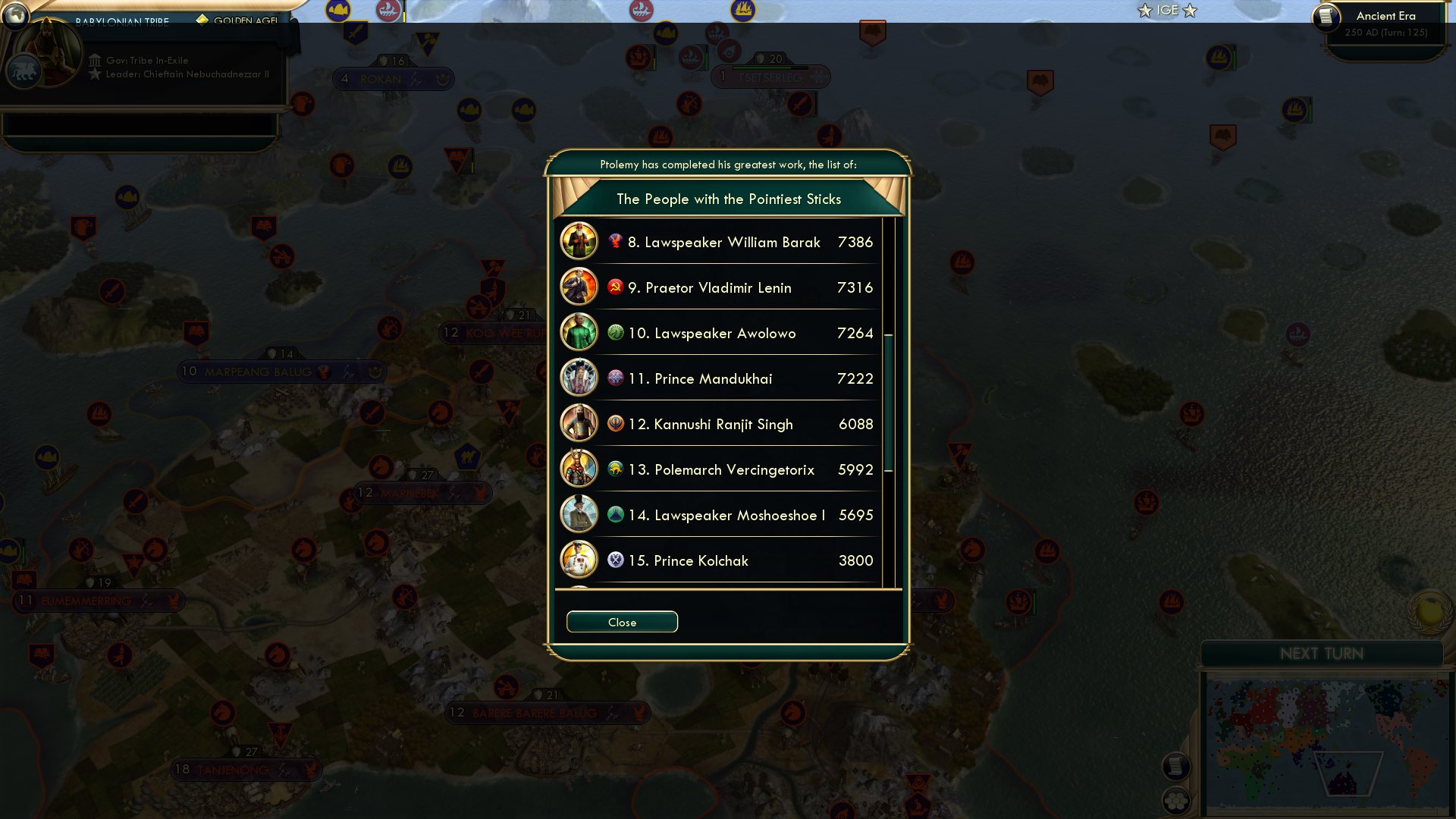Close the Pointiest Sticks rankings dialog

(x=622, y=621)
